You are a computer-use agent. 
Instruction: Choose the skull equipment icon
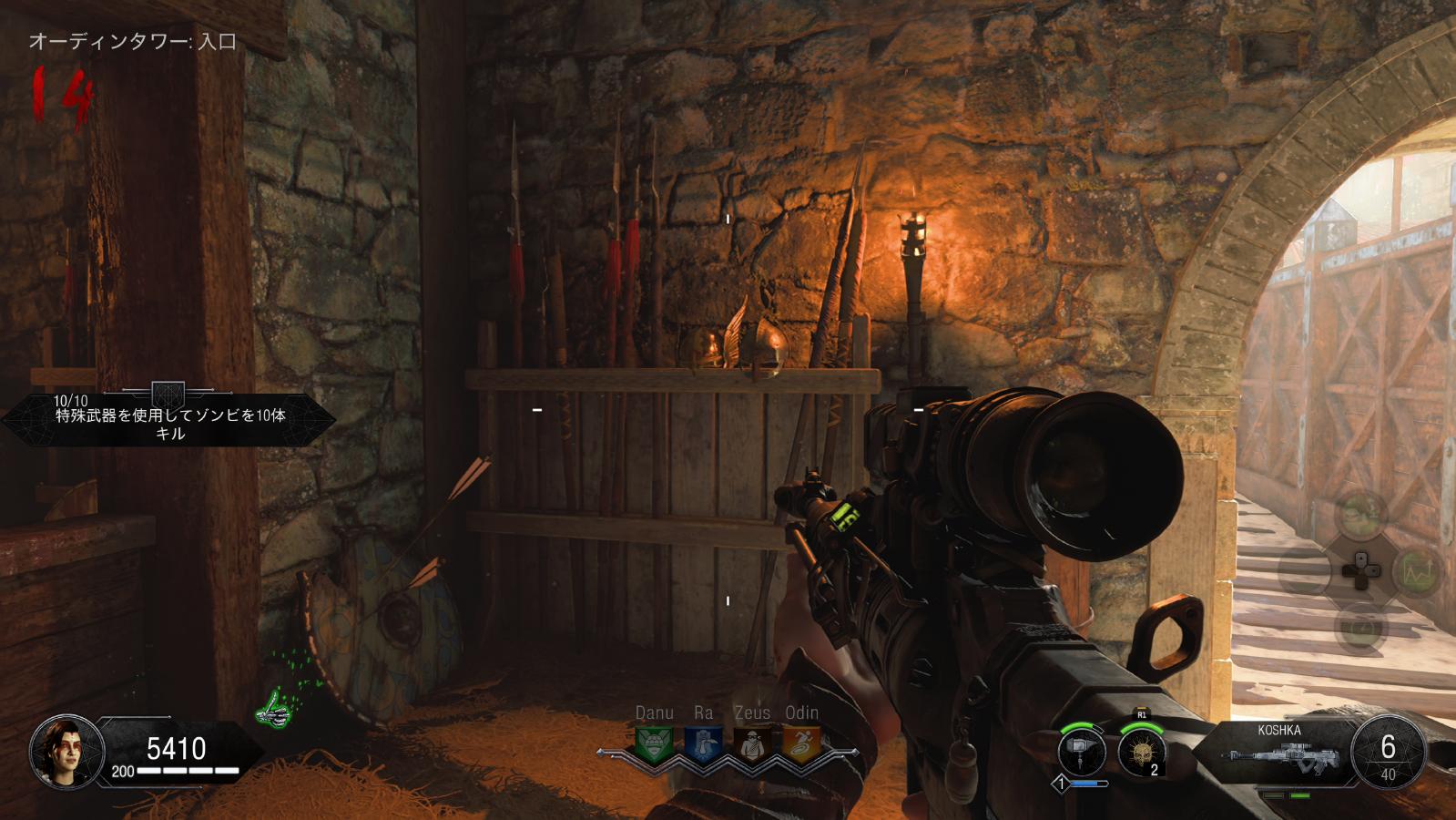click(1141, 754)
